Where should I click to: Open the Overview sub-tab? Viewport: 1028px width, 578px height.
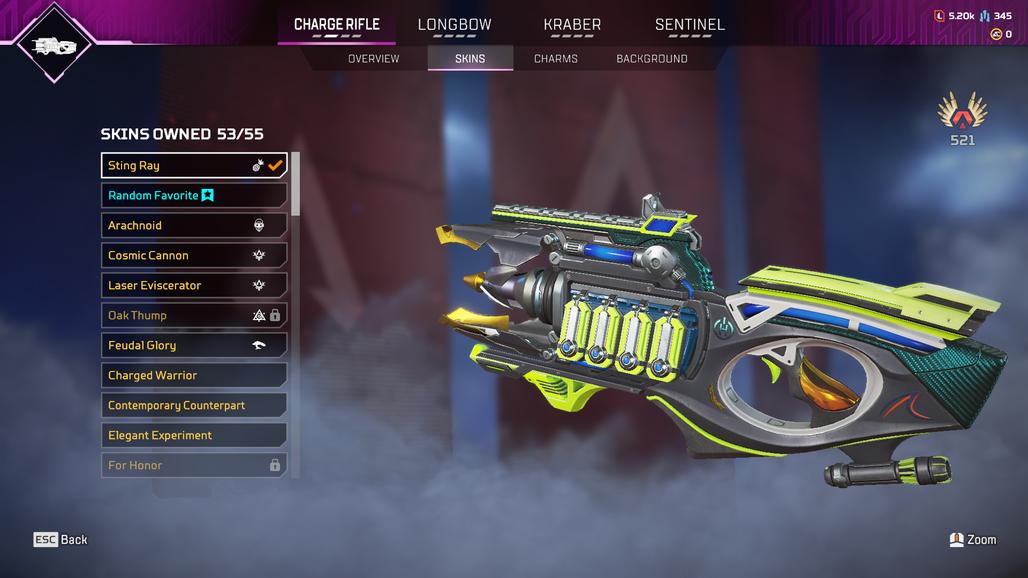coord(373,59)
